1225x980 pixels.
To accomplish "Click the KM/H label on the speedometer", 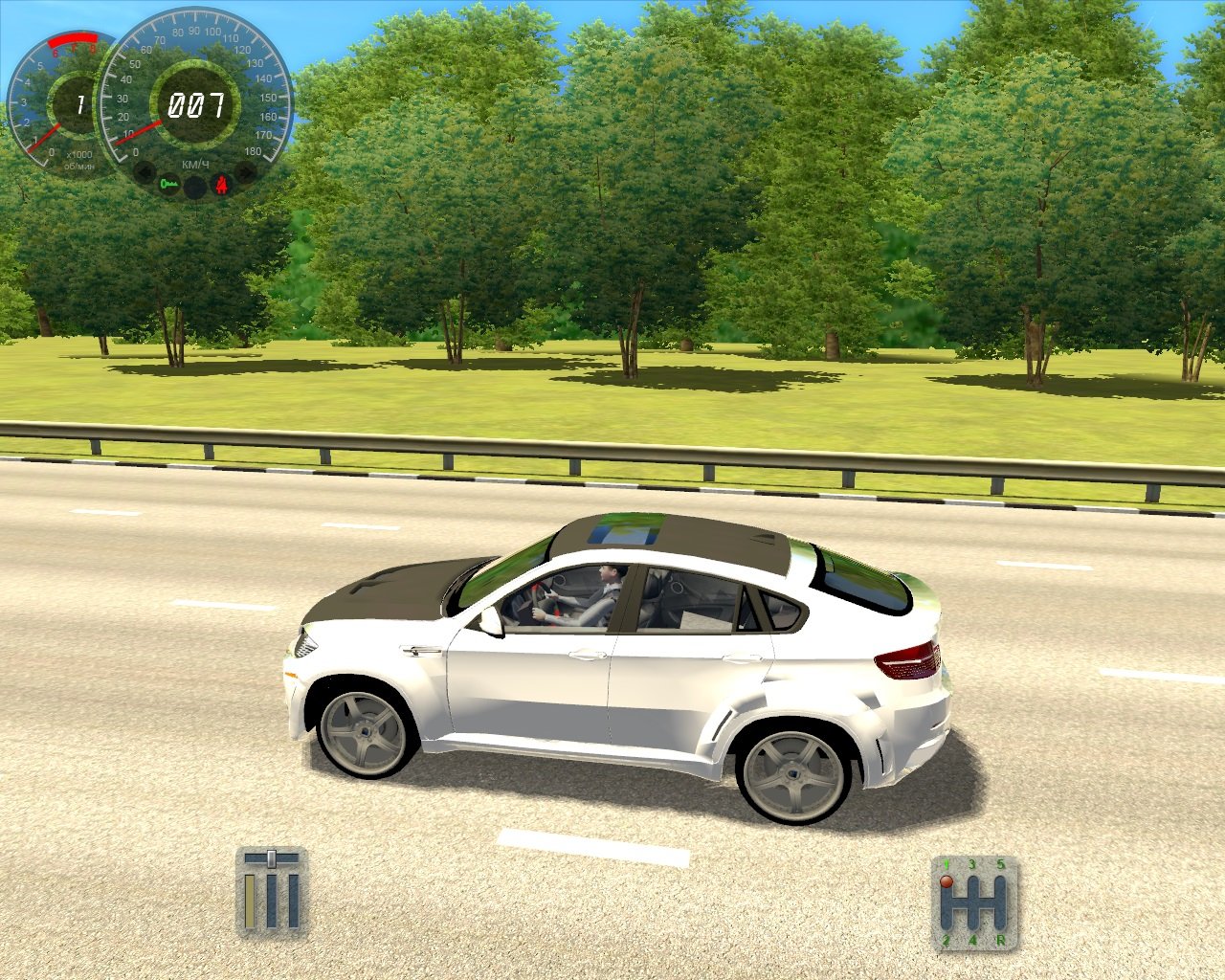I will [x=194, y=164].
